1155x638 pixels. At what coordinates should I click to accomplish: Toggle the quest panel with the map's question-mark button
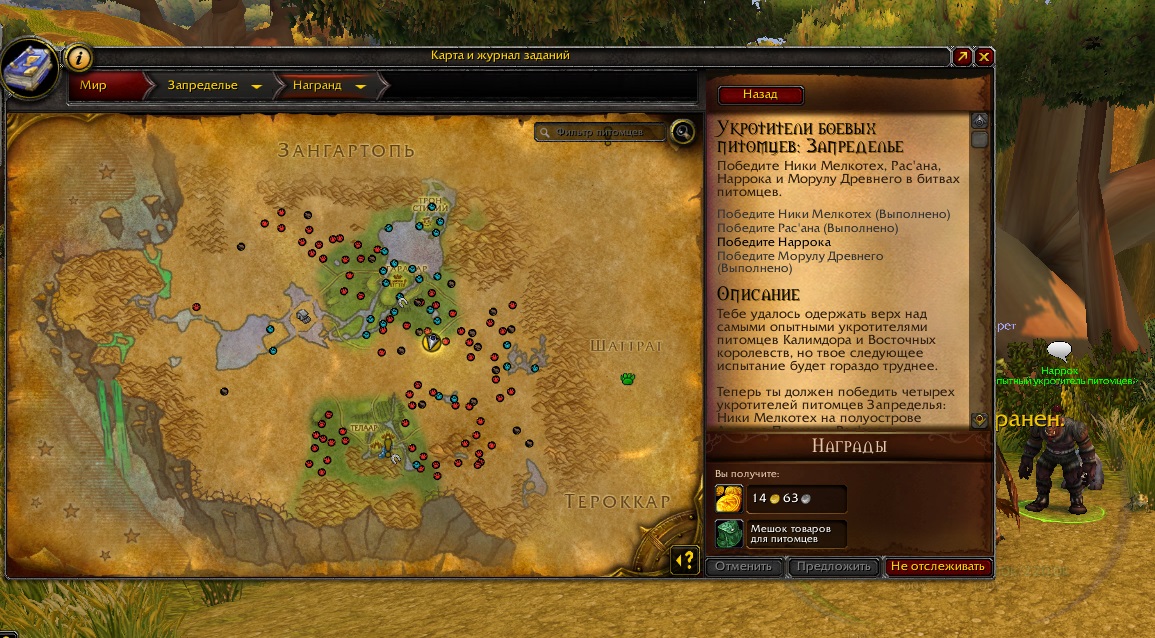685,560
